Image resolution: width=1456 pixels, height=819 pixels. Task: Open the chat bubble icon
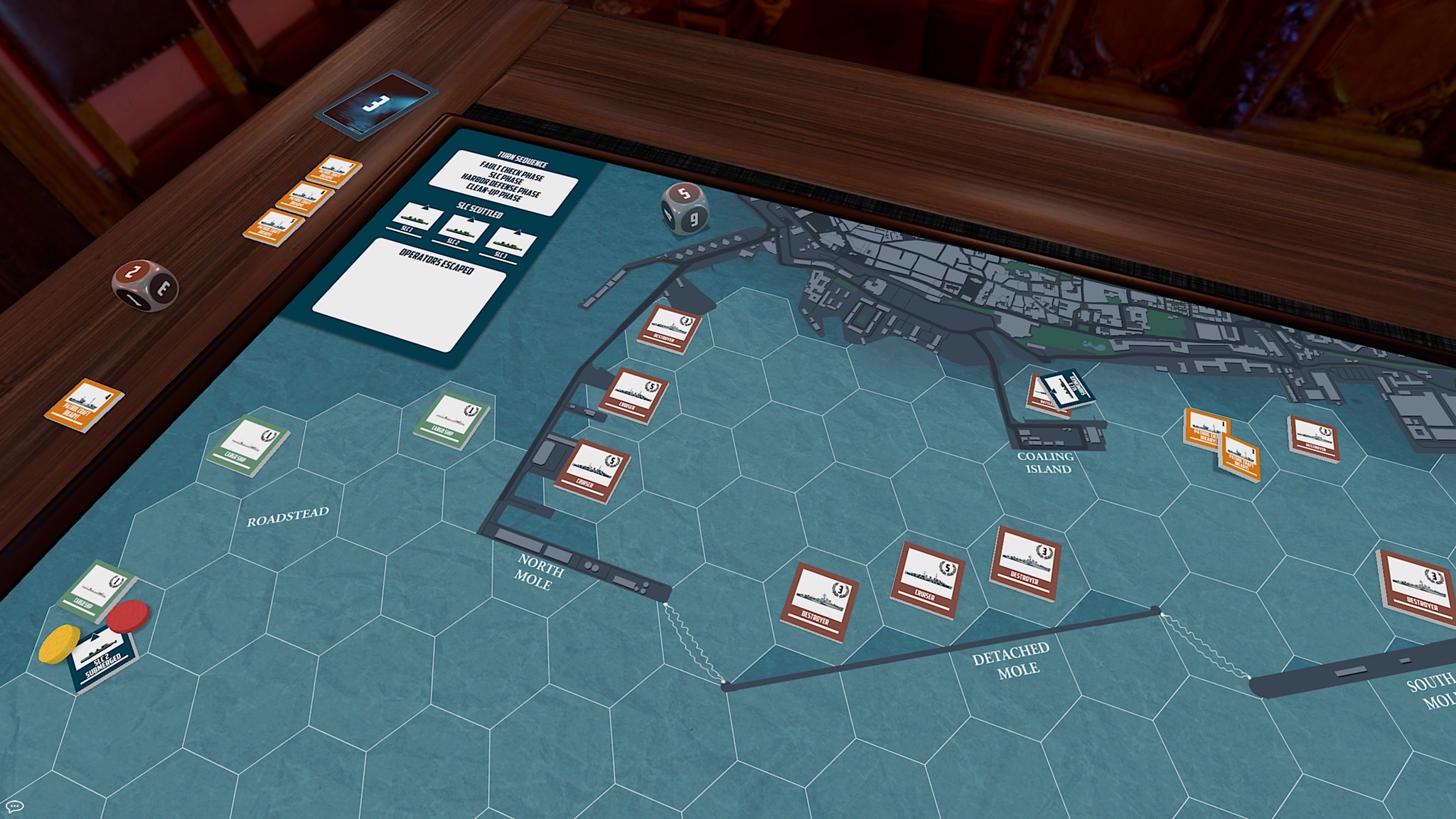[14, 806]
